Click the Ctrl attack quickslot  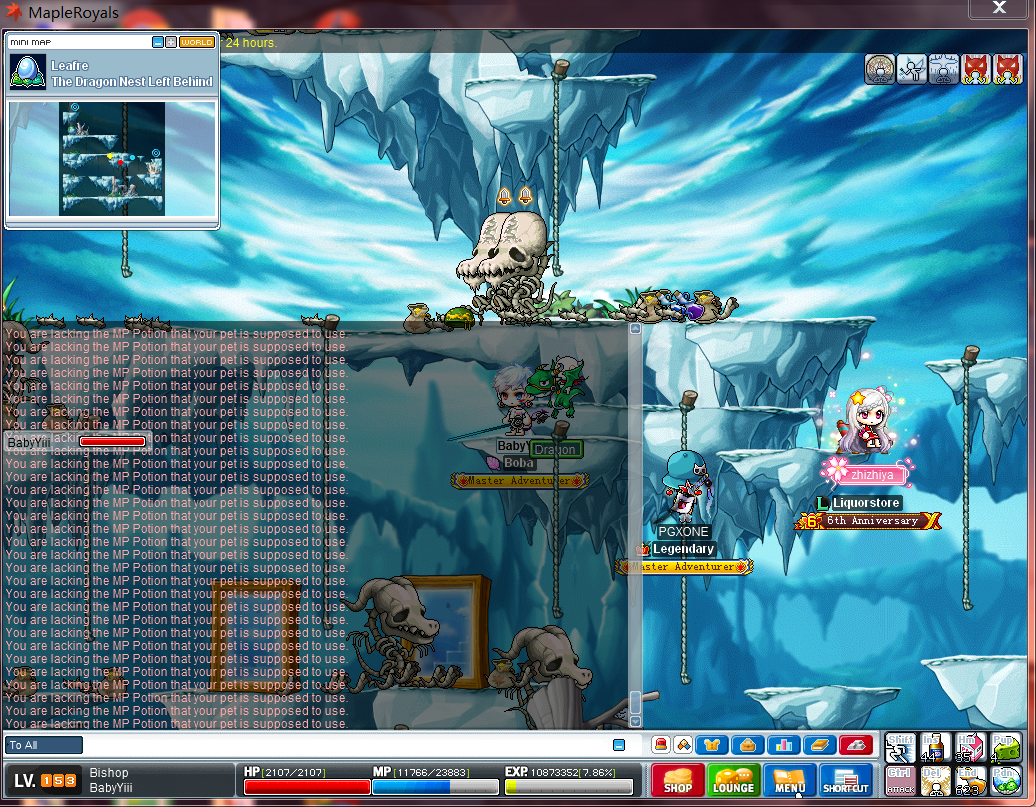tap(900, 780)
